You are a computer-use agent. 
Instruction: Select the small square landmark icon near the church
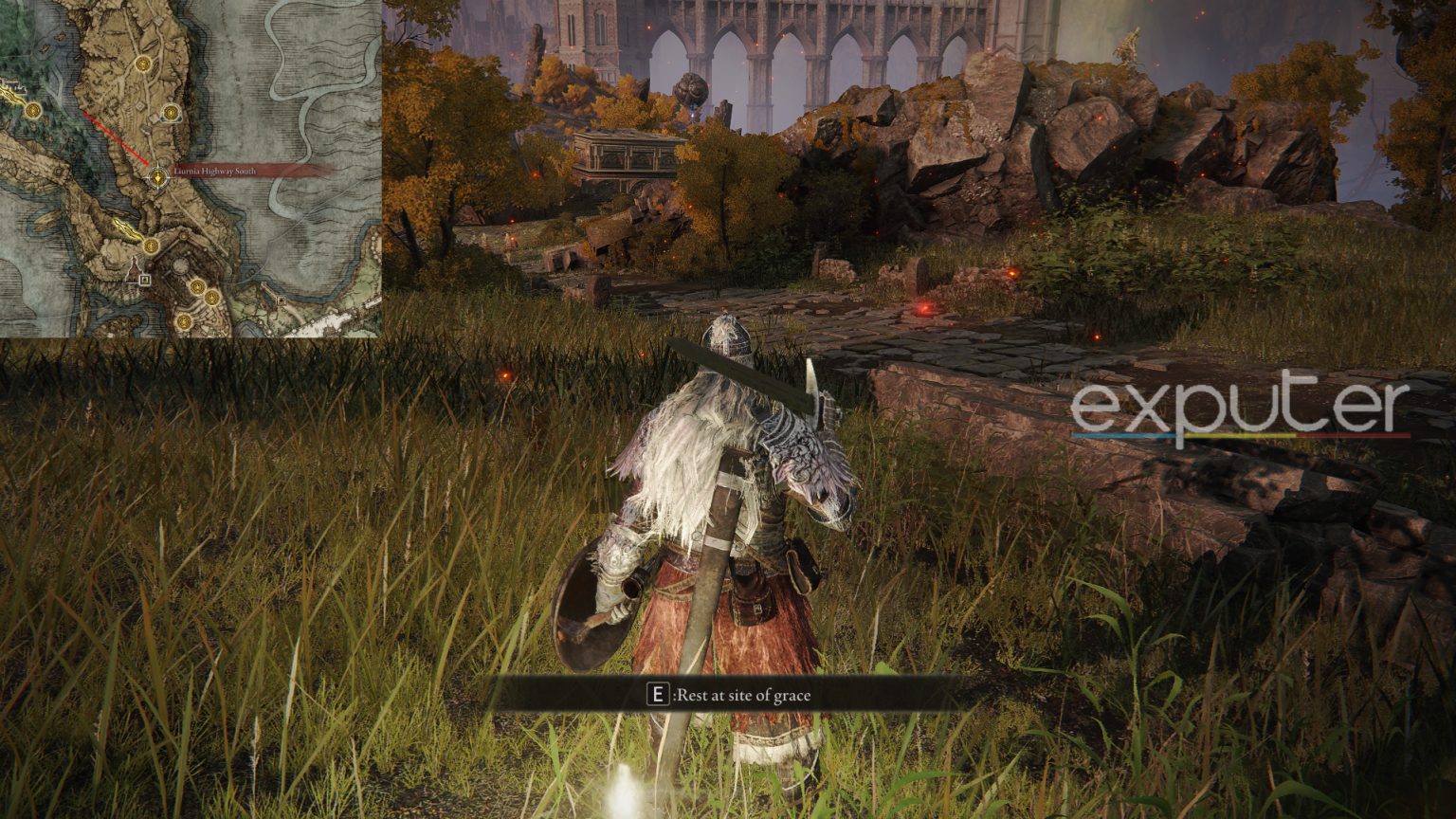pyautogui.click(x=143, y=279)
